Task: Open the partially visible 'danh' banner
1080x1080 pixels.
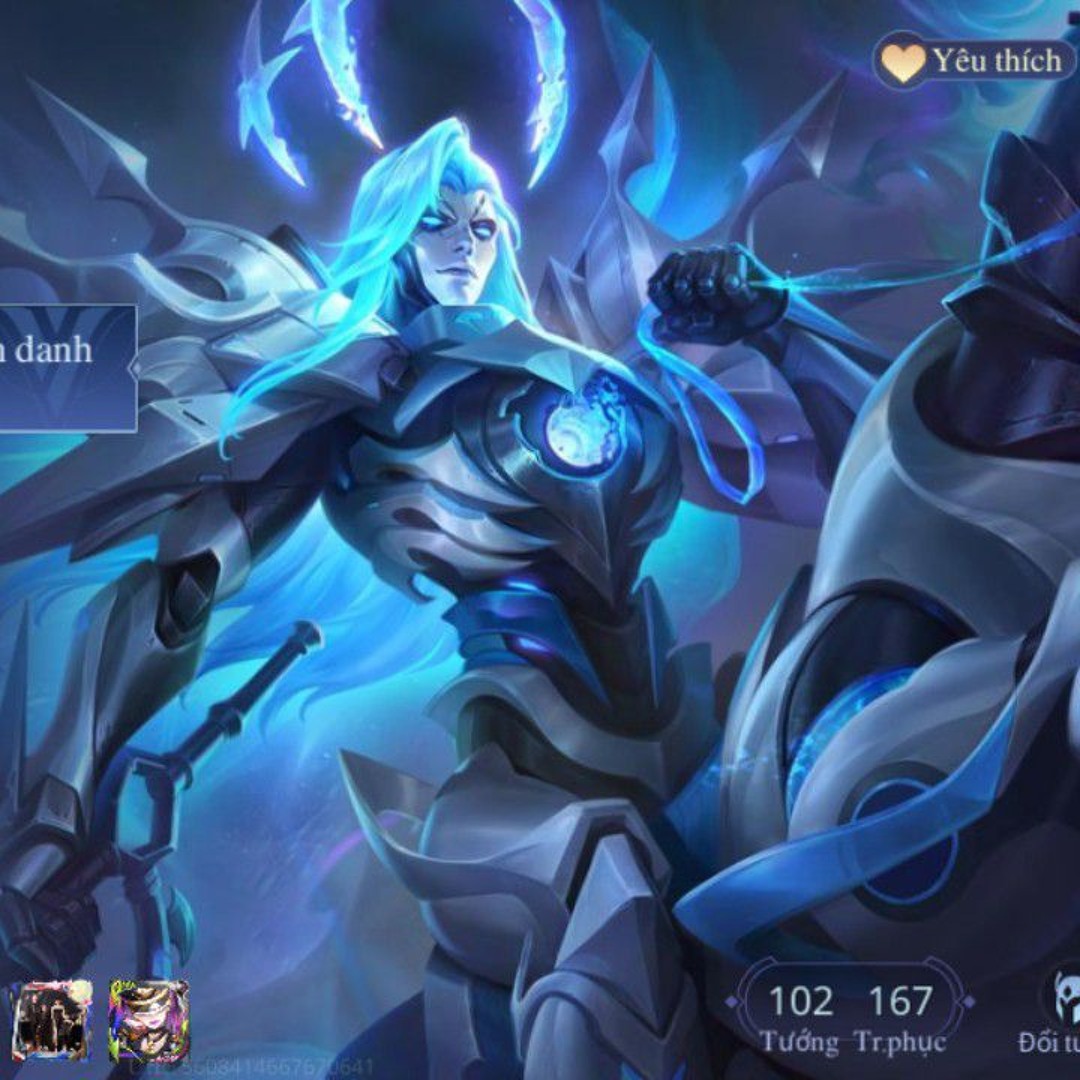Action: coord(66,367)
